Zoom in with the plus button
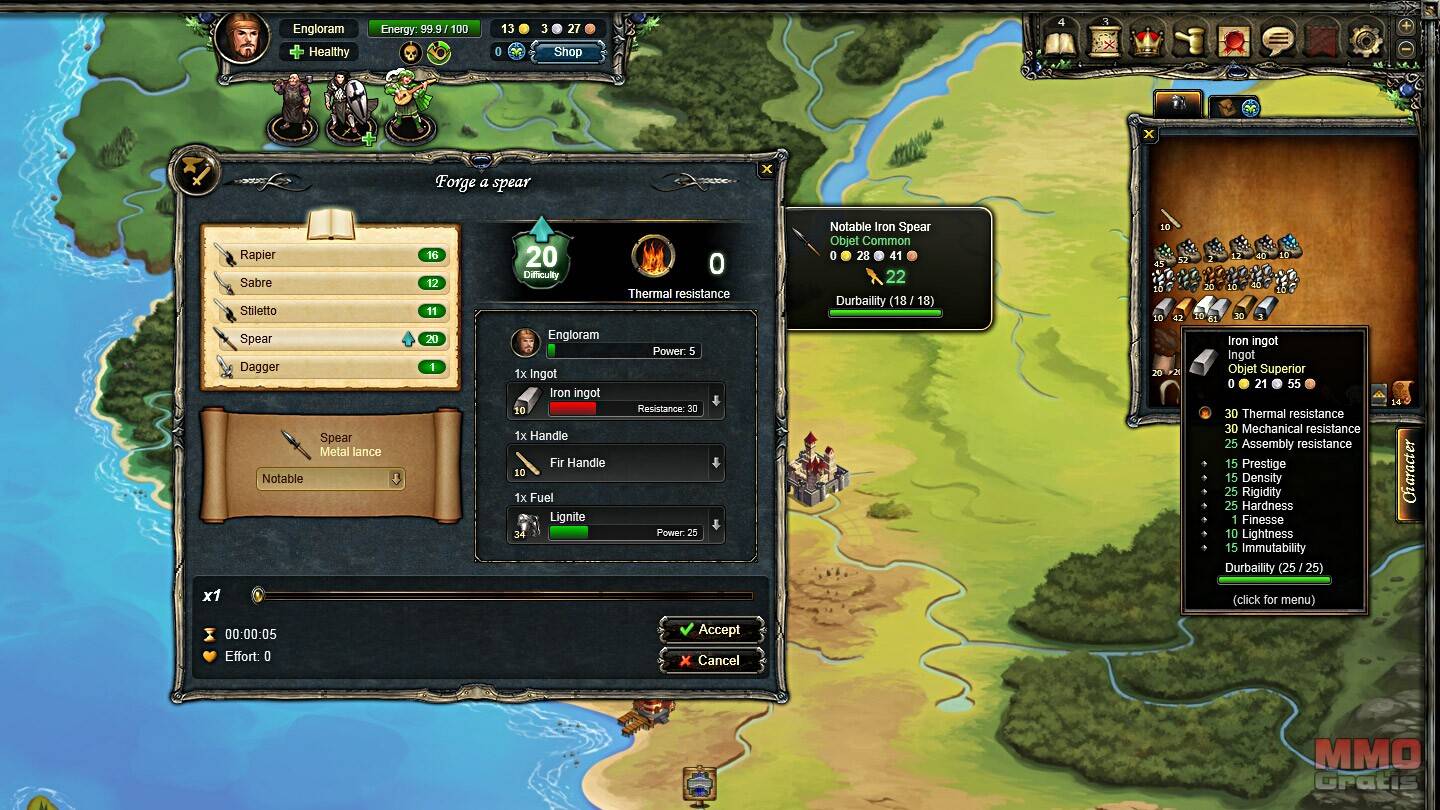The image size is (1440, 810). pyautogui.click(x=1406, y=26)
